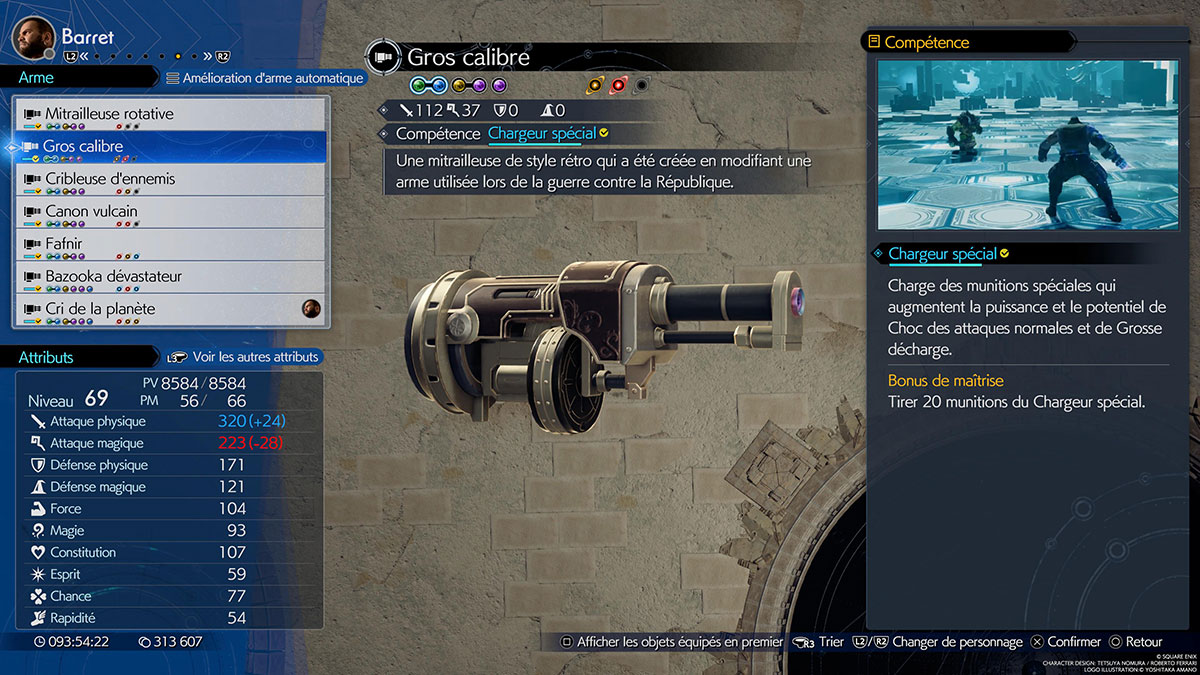Open the Chargeur spécial skill link
The height and width of the screenshot is (675, 1200).
coord(541,133)
